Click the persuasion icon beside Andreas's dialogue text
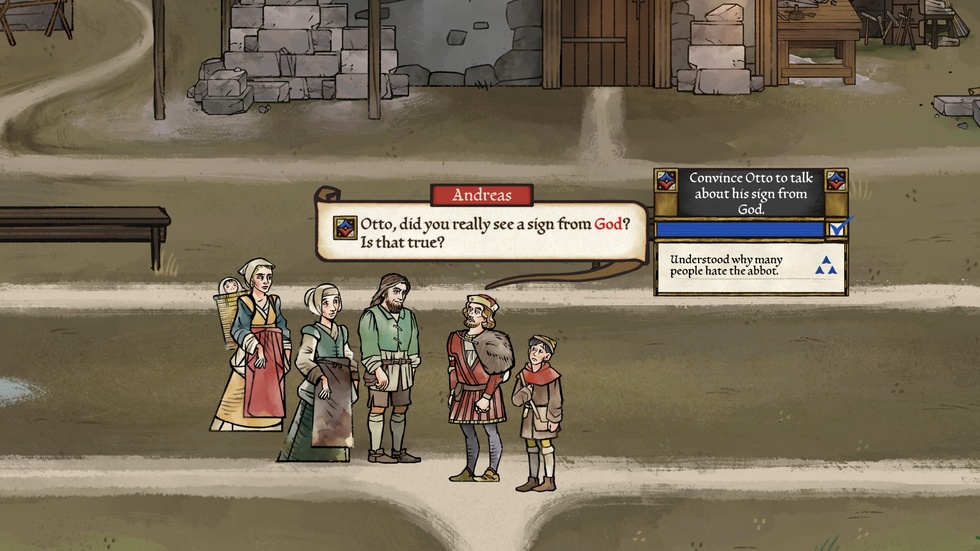980x551 pixels. 345,227
